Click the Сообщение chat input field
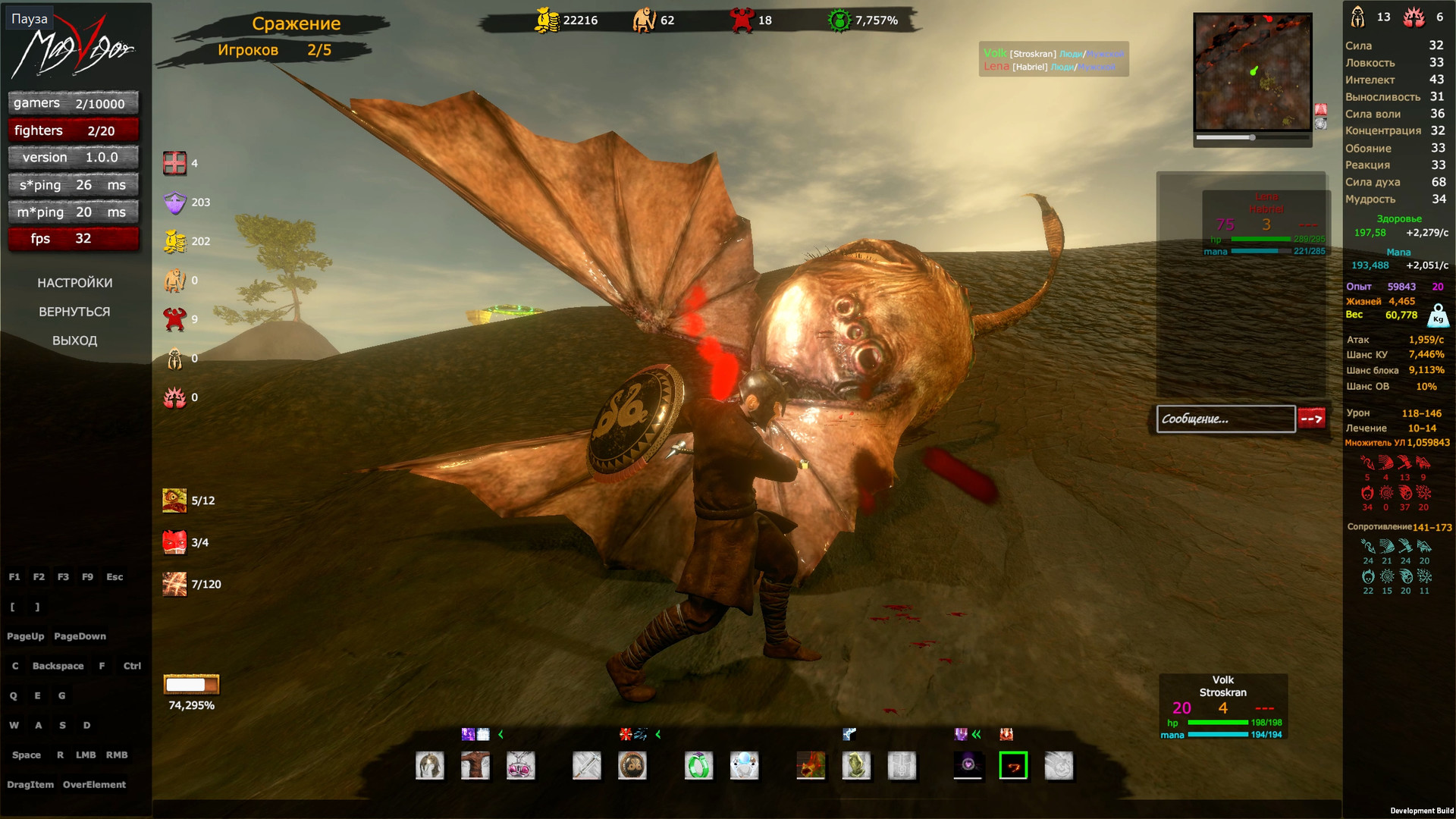Viewport: 1456px width, 819px height. [1226, 419]
